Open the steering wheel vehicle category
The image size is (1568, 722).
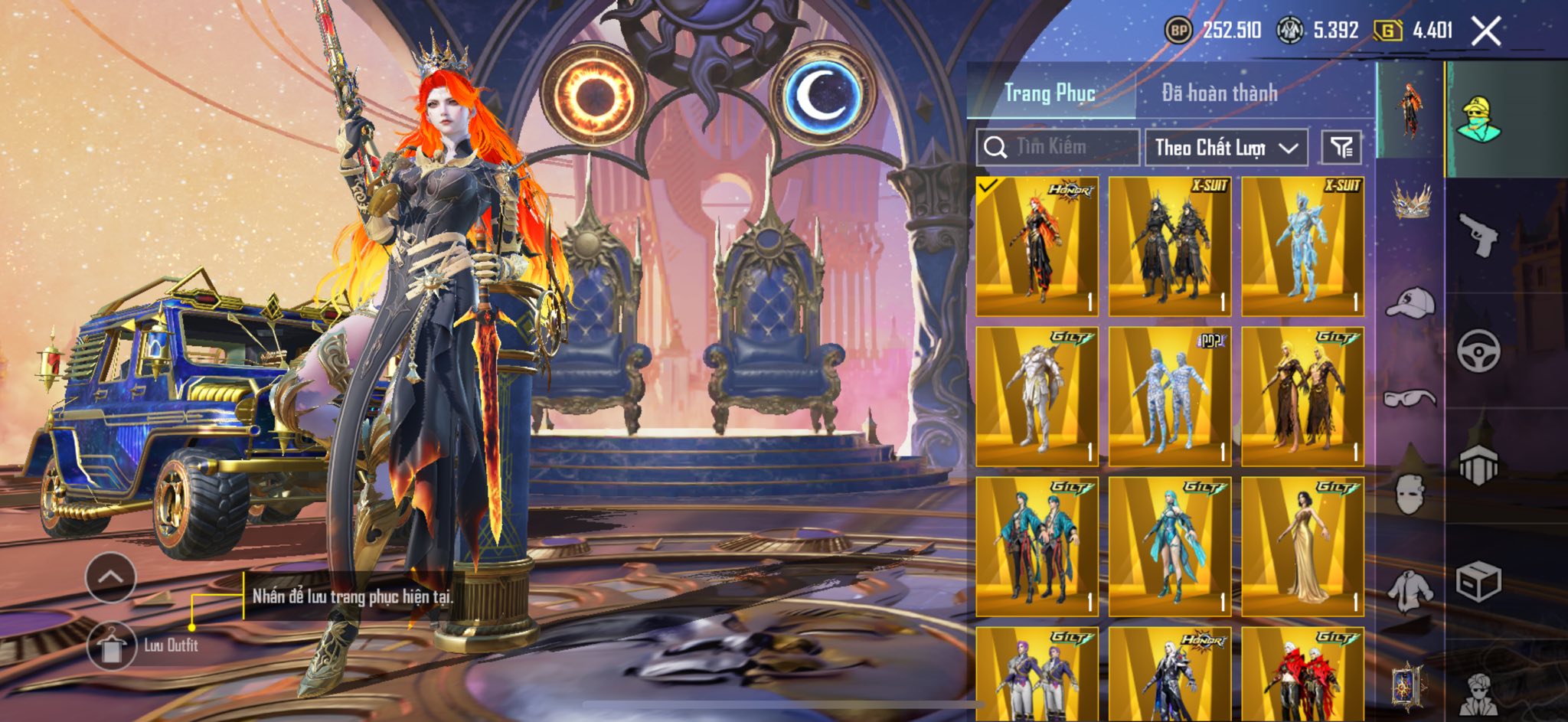(1478, 351)
